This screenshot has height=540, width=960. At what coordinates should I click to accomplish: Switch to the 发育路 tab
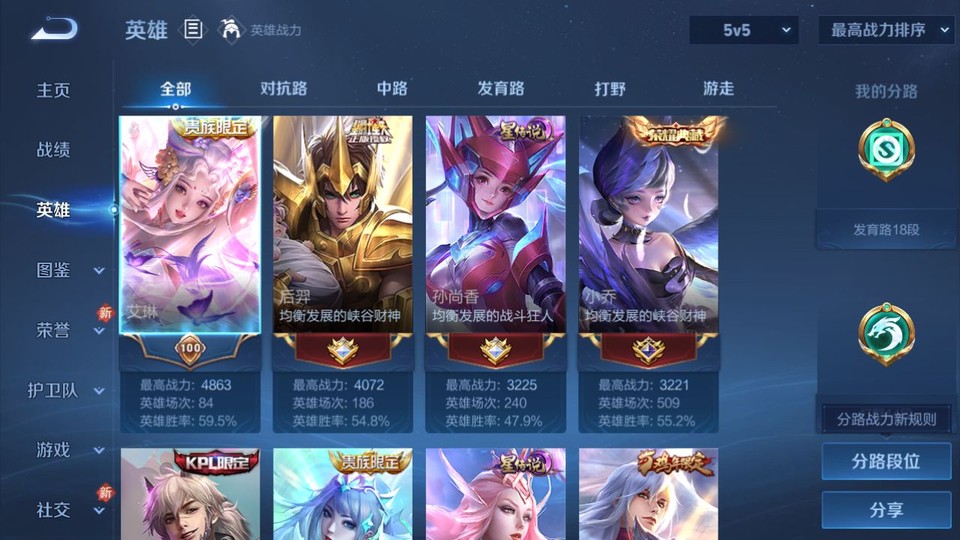(x=500, y=88)
